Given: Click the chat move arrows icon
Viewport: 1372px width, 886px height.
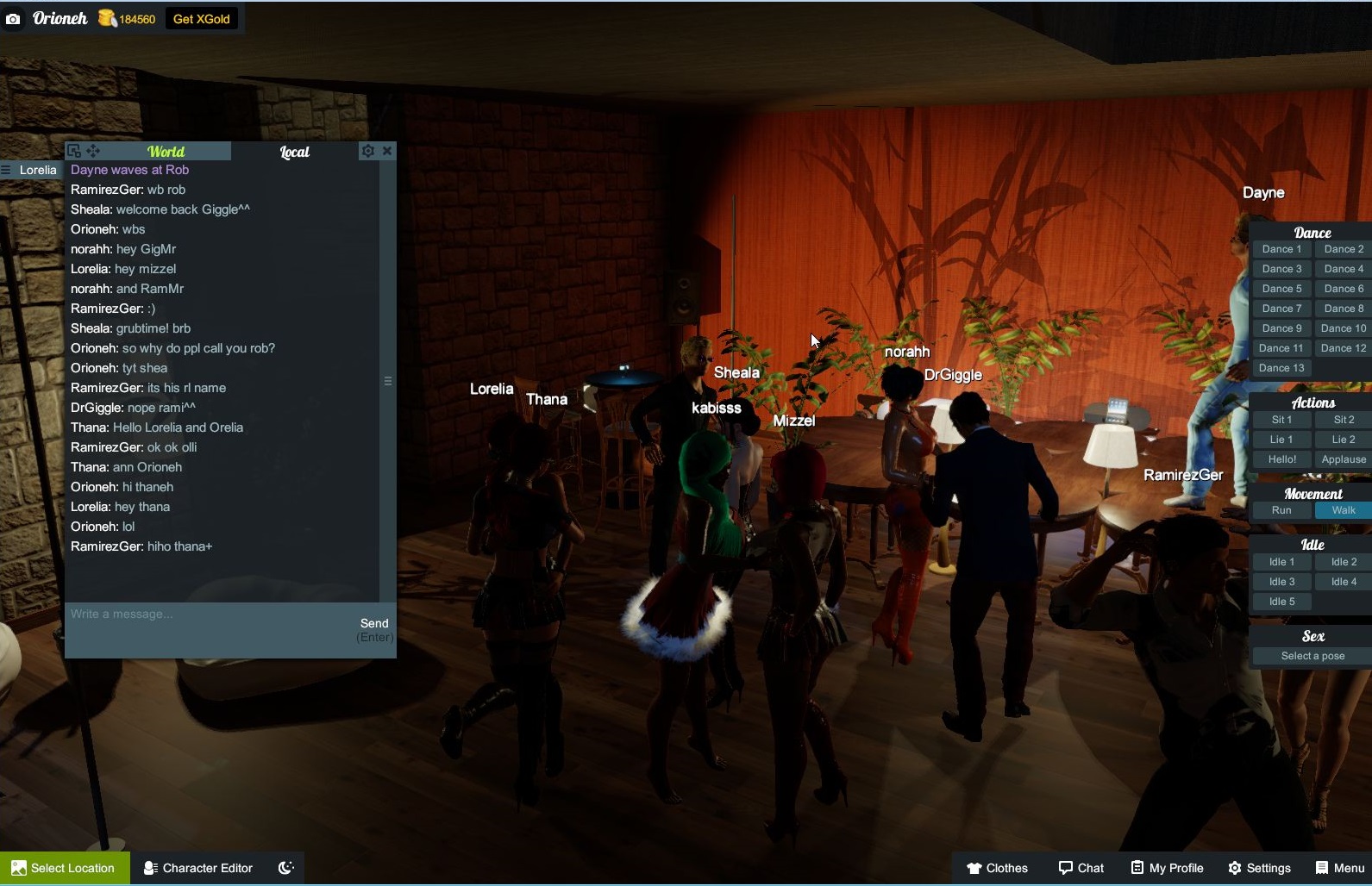Looking at the screenshot, I should [92, 151].
